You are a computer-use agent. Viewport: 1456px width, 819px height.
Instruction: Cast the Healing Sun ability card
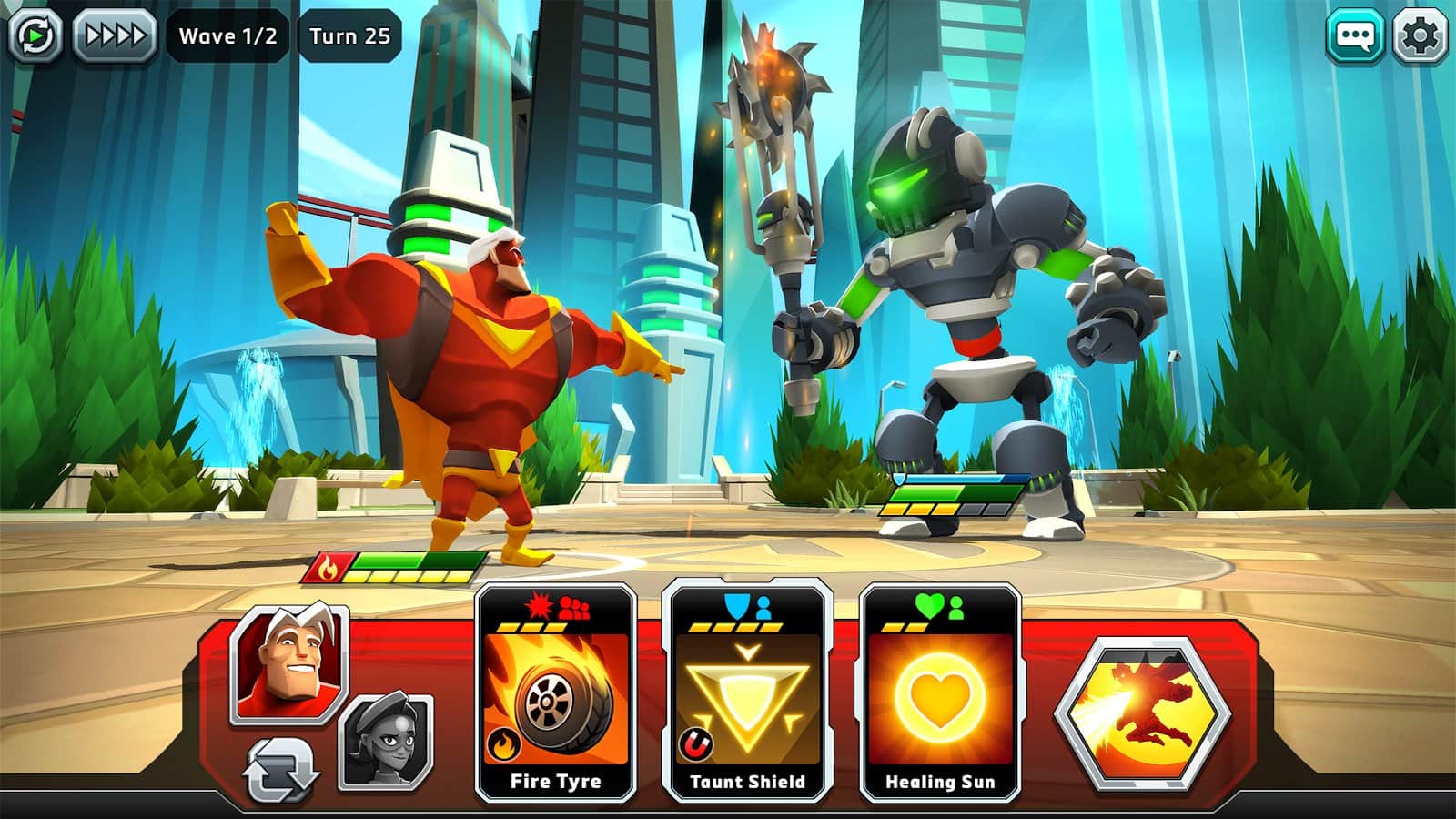(x=939, y=693)
